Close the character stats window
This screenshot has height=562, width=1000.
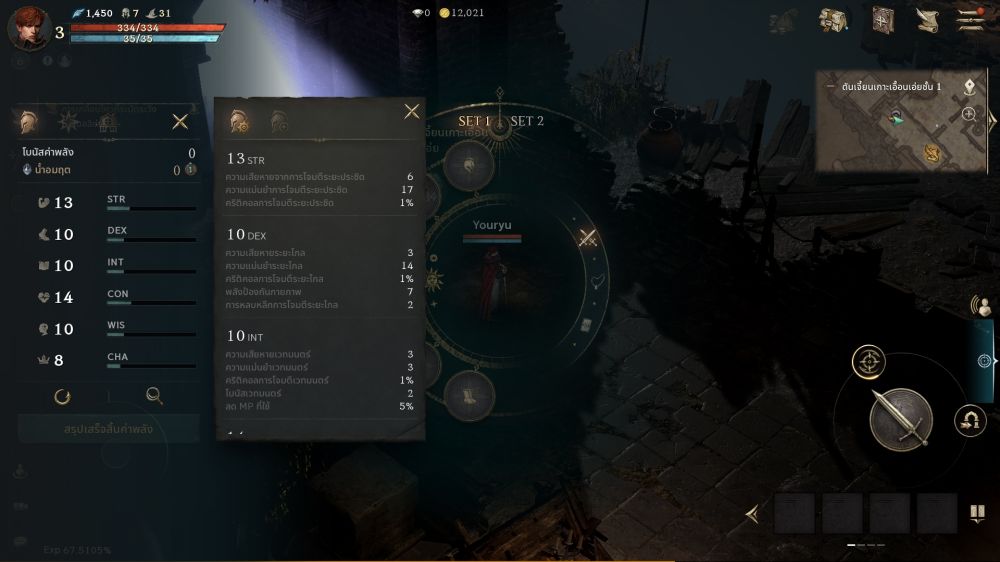click(x=180, y=122)
